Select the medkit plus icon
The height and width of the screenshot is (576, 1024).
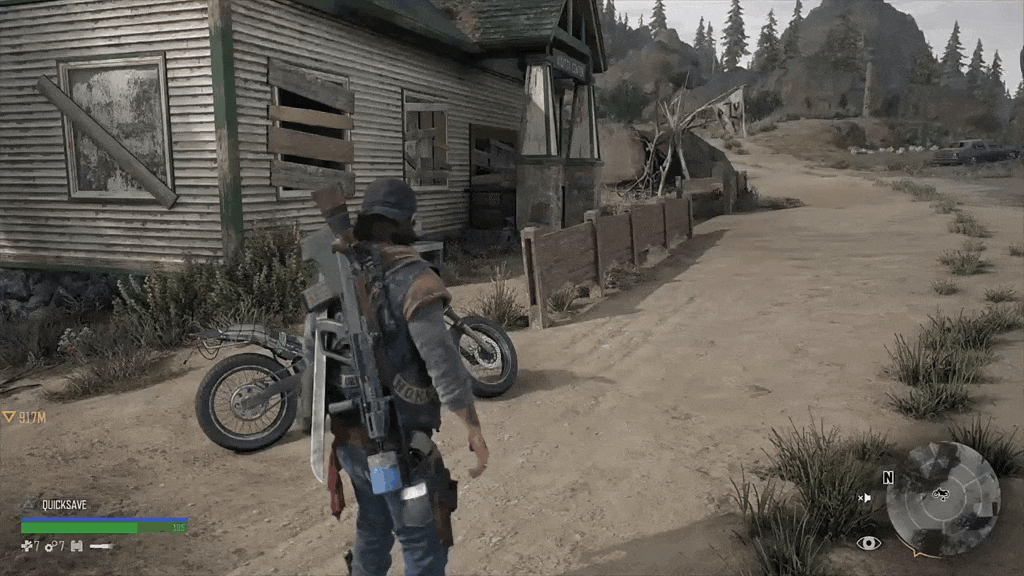(26, 545)
